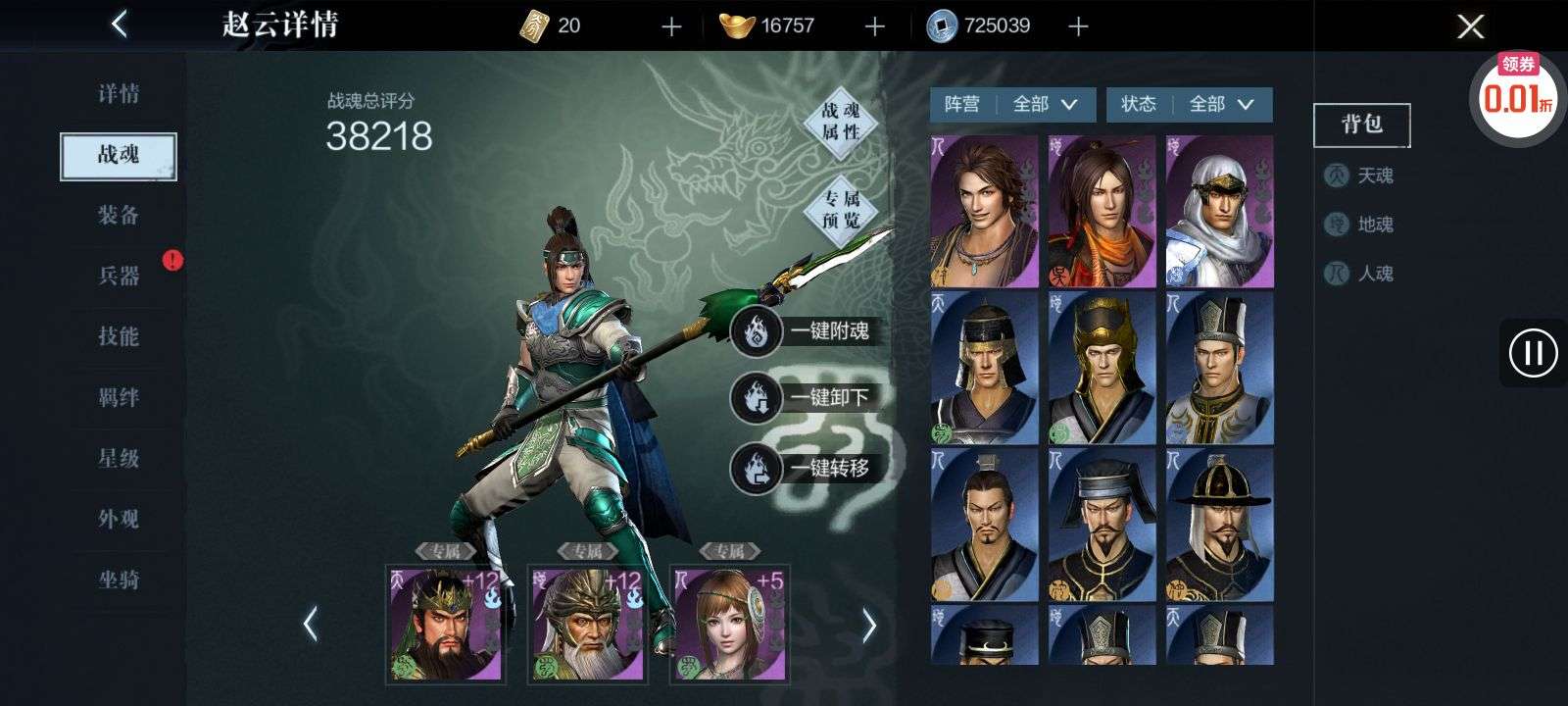Choose 一键转移 one-click transfer
This screenshot has width=1568, height=706.
click(802, 468)
